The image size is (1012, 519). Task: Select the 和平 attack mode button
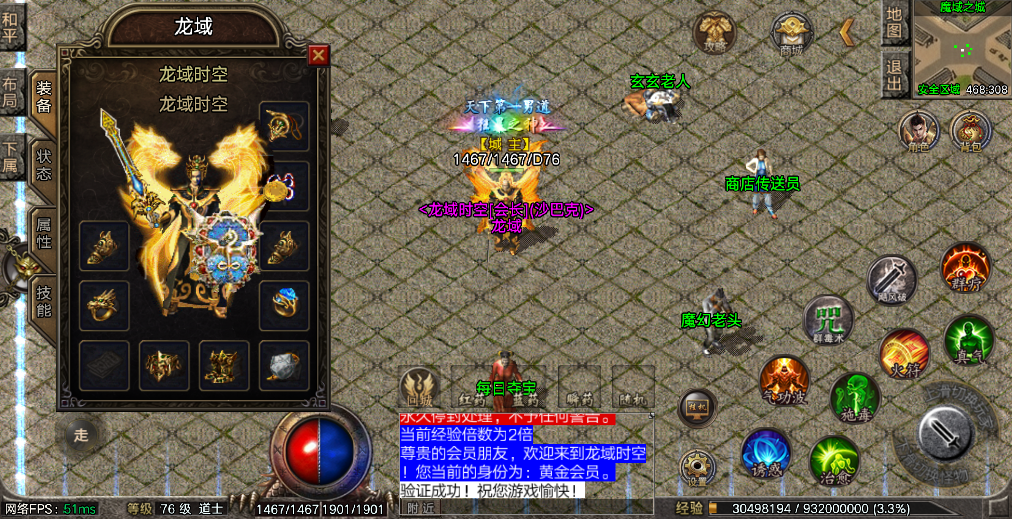[12, 28]
